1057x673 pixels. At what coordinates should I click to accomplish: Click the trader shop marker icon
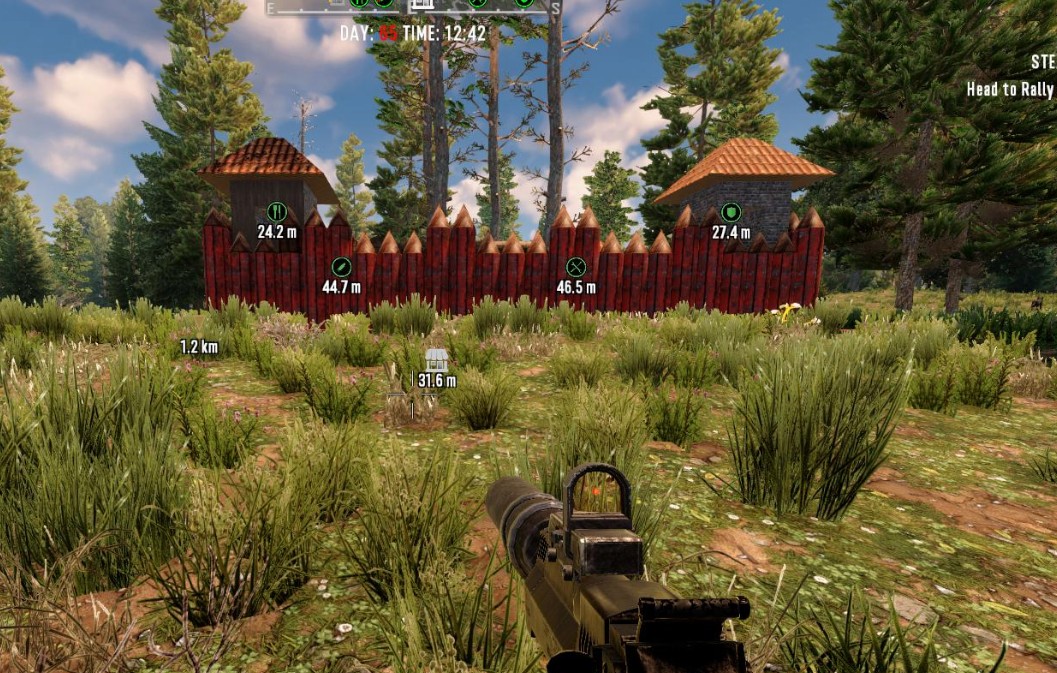(436, 360)
